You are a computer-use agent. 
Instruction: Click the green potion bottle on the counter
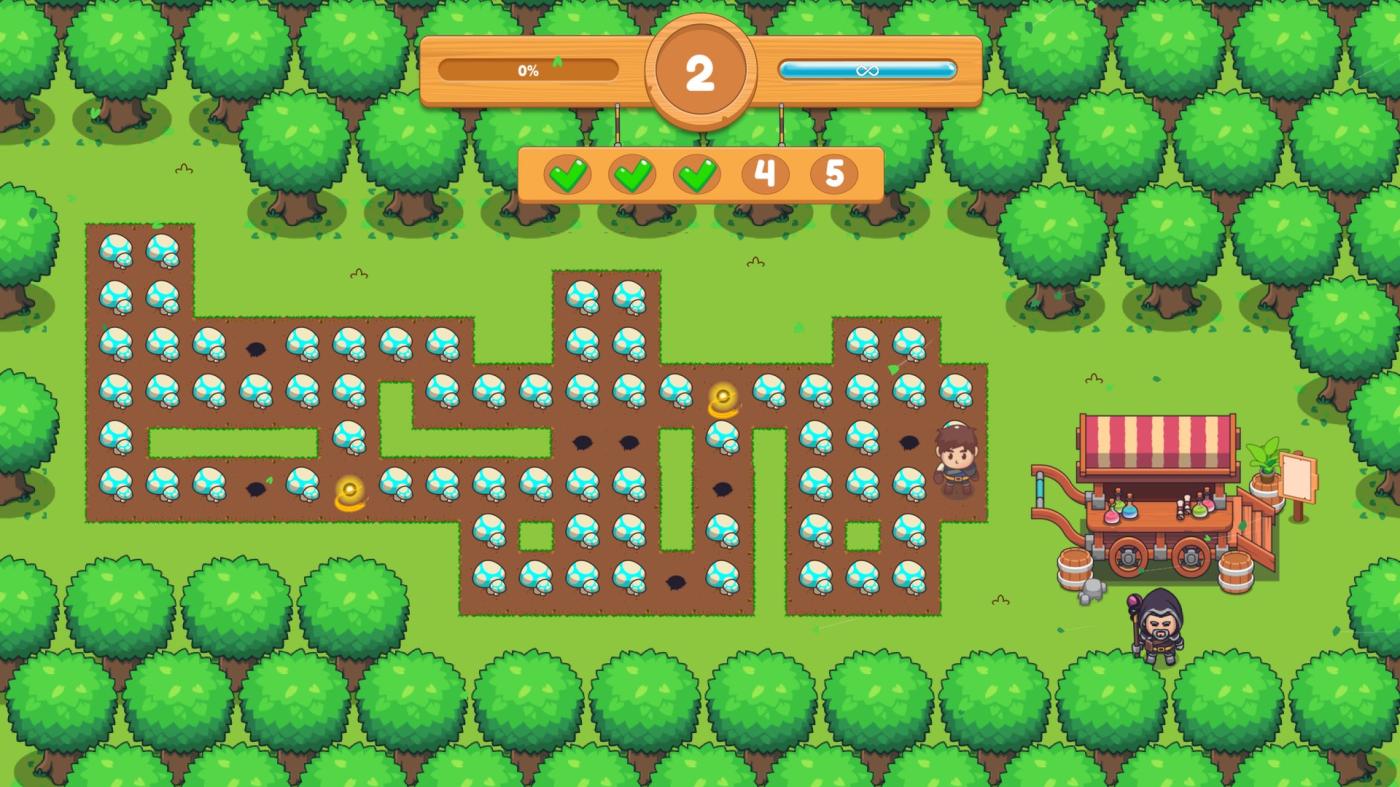pos(1198,508)
